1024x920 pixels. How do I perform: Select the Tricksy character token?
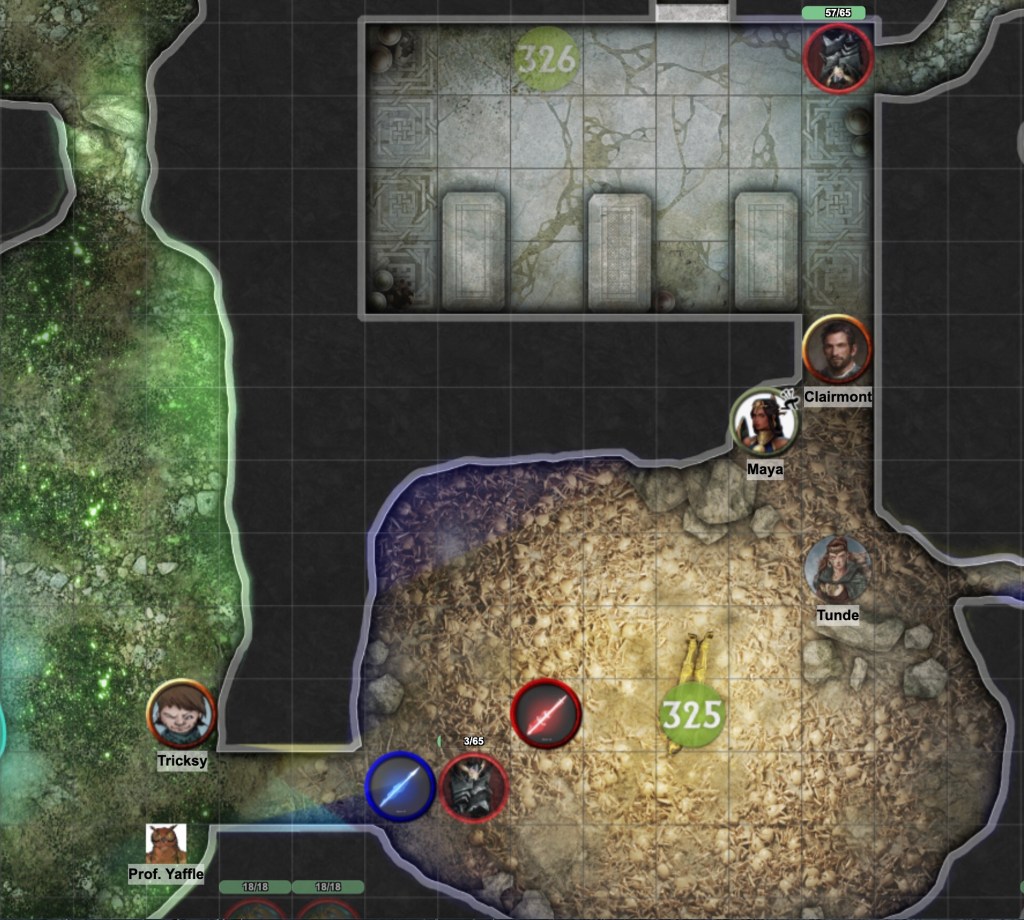181,713
